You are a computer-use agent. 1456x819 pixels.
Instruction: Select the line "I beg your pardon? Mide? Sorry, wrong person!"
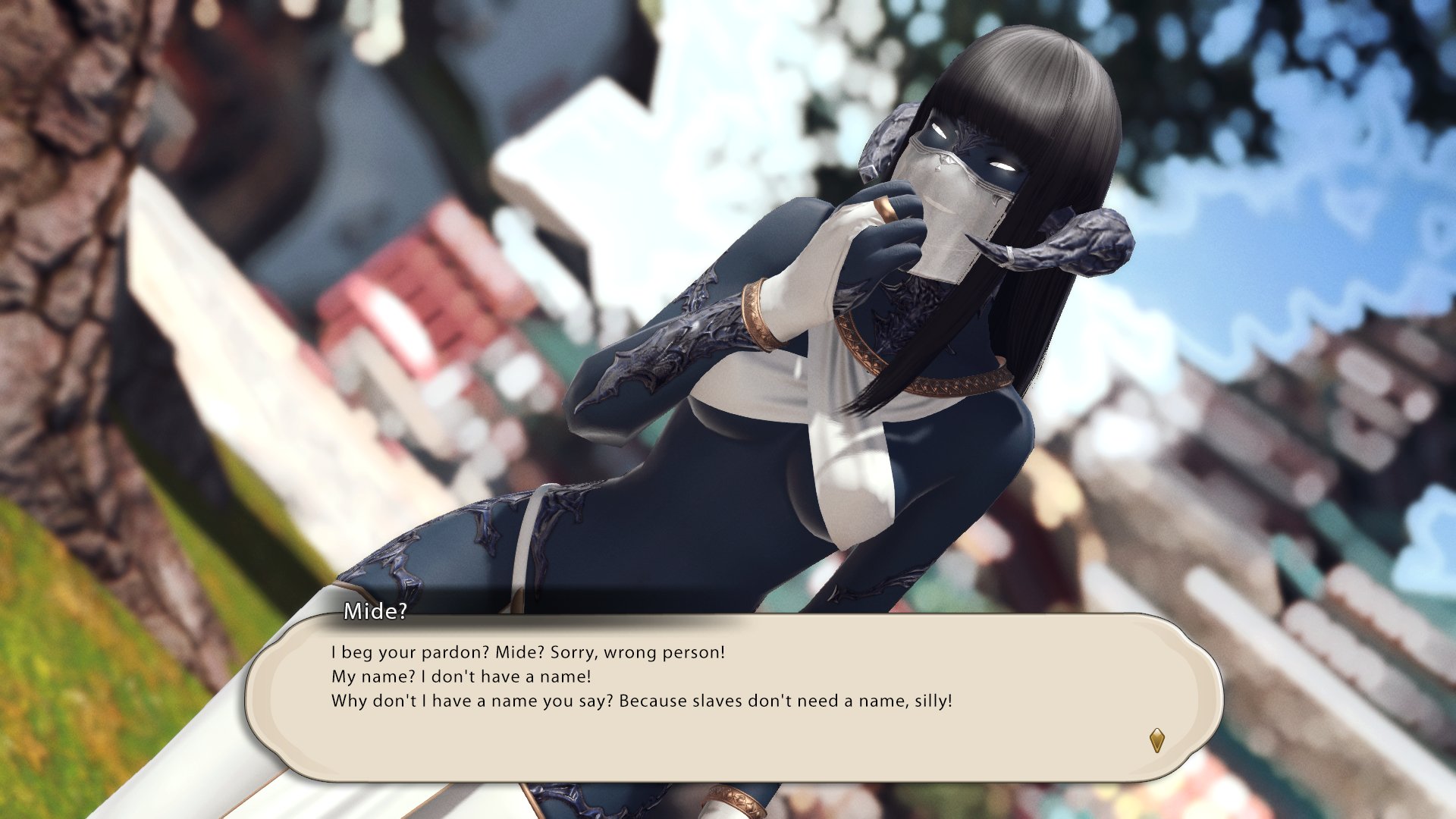(x=527, y=651)
